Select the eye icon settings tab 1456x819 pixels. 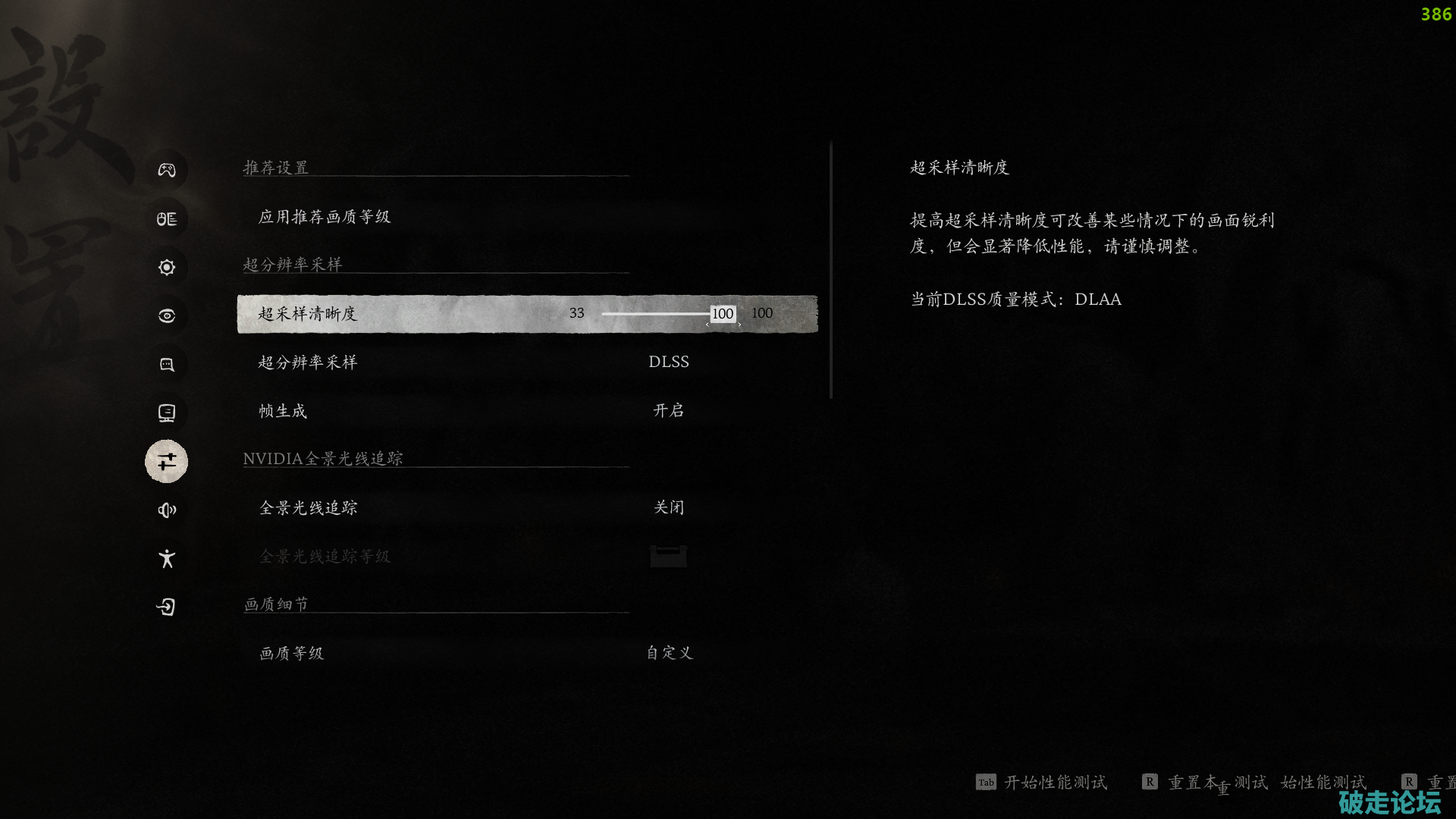click(x=167, y=316)
